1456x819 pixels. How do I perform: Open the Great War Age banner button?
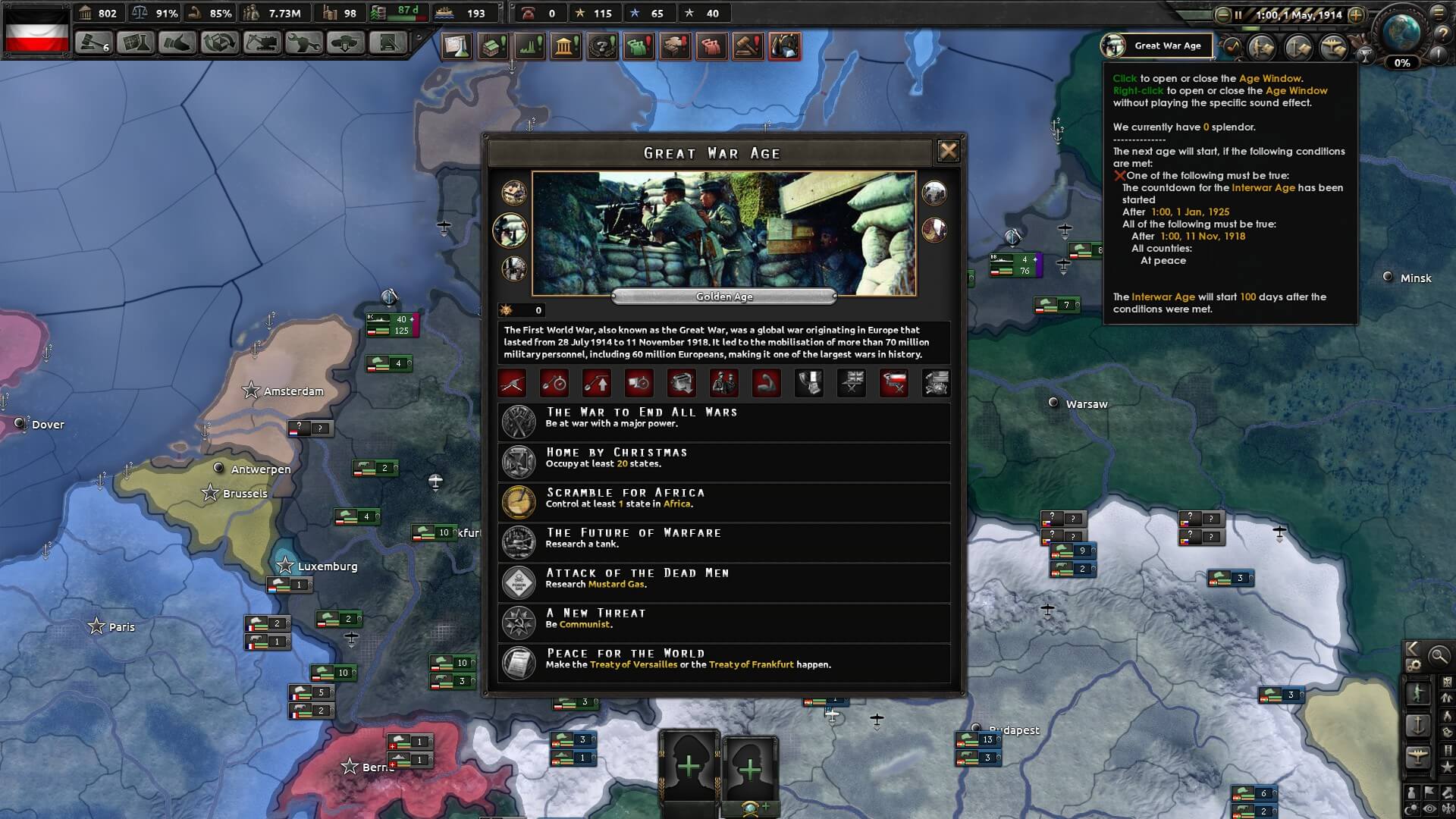coord(1156,45)
